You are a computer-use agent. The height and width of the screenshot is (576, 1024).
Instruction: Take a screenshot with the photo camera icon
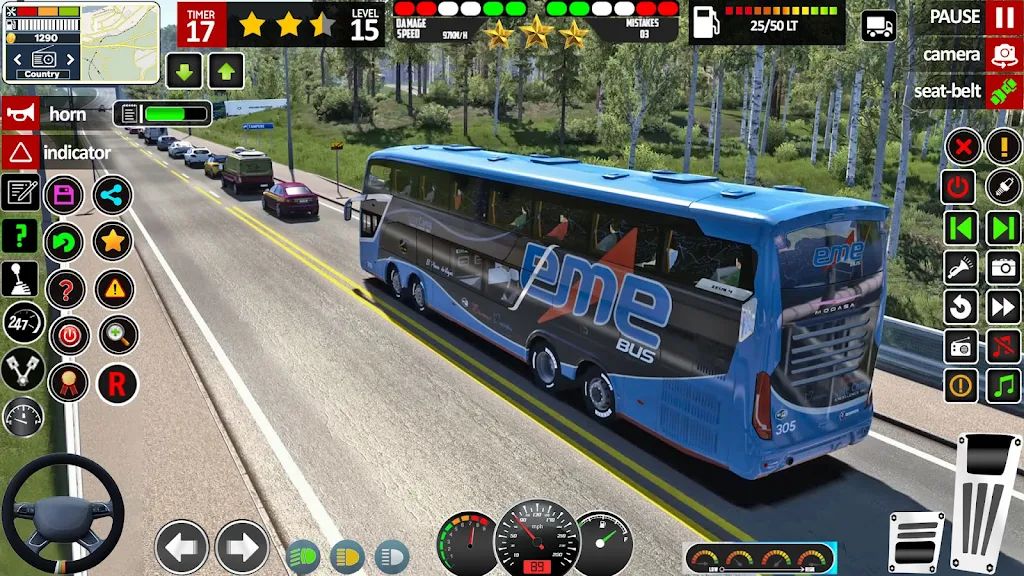coord(1003,267)
